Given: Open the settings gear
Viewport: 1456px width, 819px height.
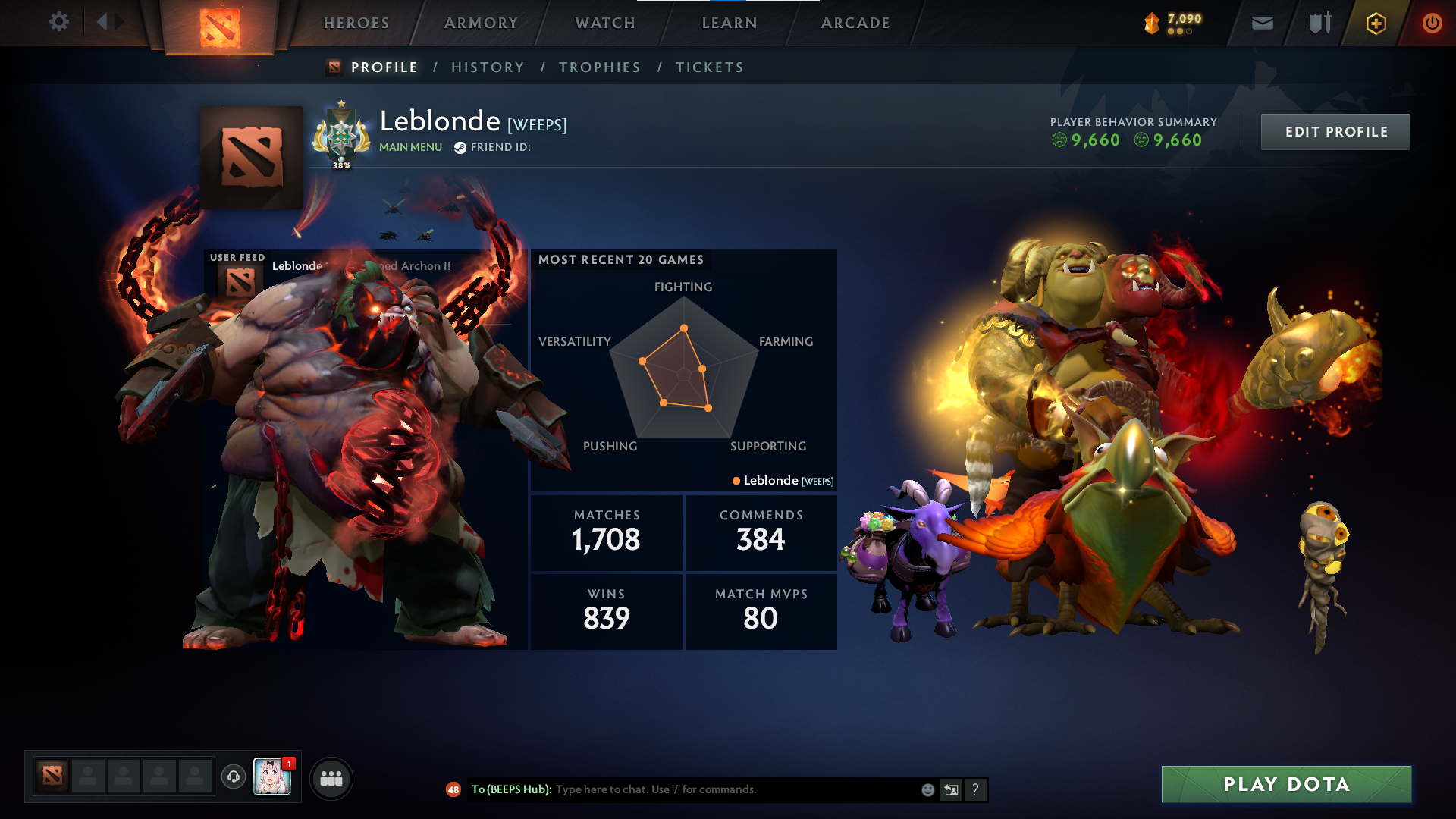Looking at the screenshot, I should pyautogui.click(x=59, y=22).
